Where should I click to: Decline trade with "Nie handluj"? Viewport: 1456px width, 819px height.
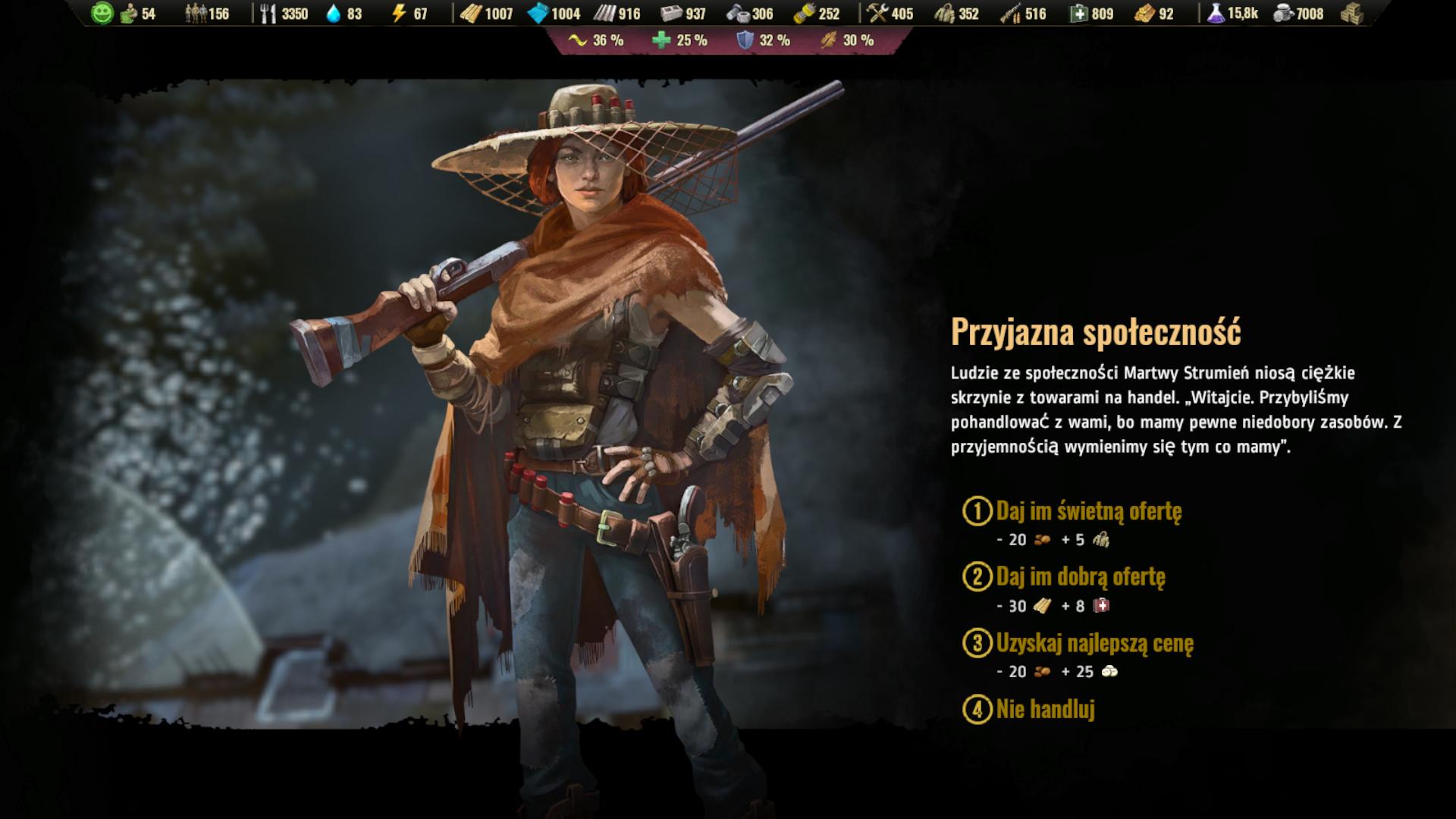(1045, 710)
